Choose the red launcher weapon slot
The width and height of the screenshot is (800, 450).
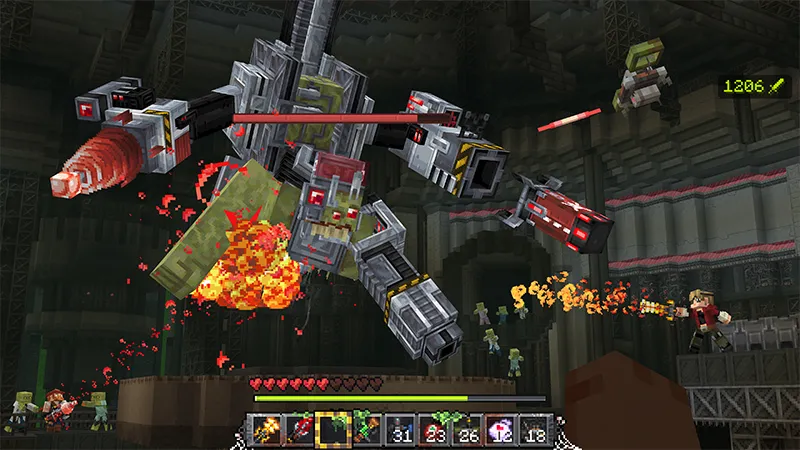point(298,430)
